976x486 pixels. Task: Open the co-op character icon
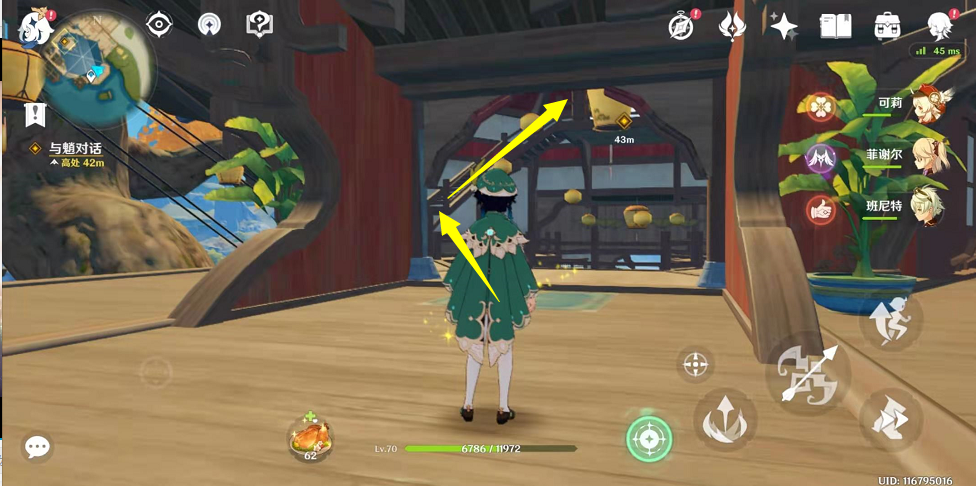click(939, 25)
